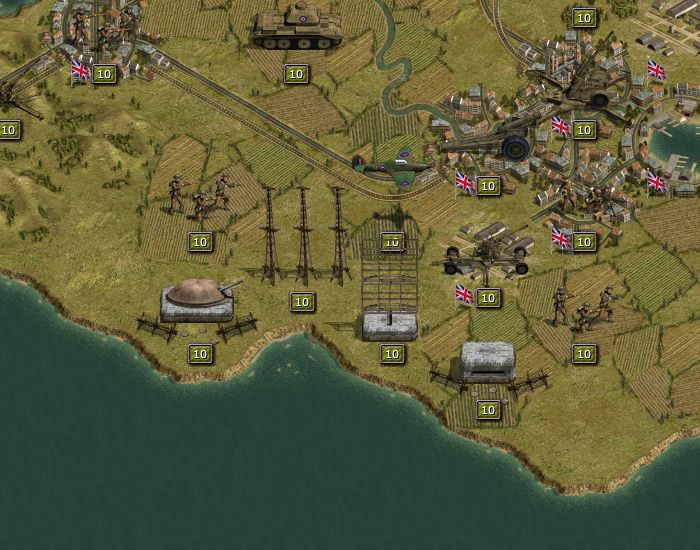Choose the three radar mast towers unit
700x550 pixels.
click(x=303, y=238)
